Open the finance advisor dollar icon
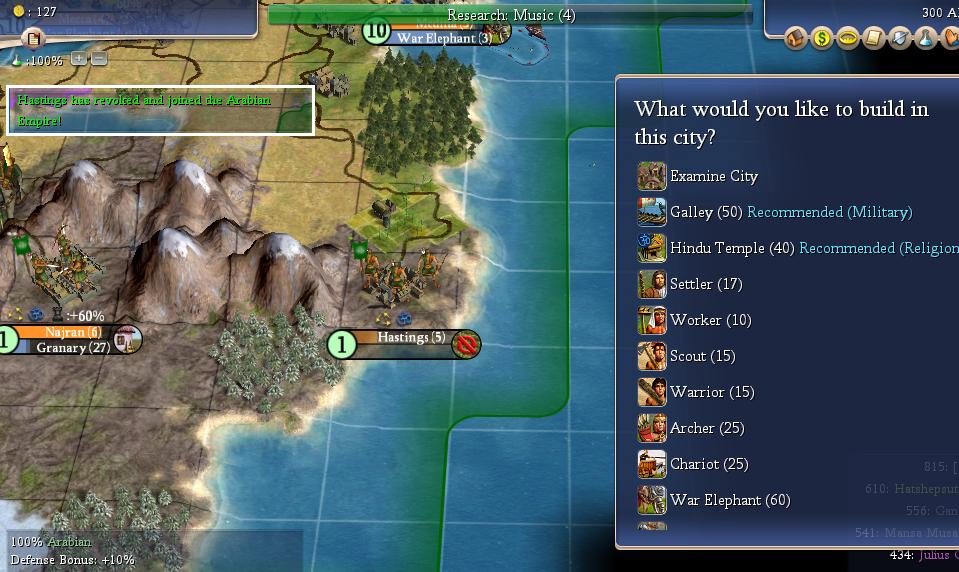 [822, 38]
